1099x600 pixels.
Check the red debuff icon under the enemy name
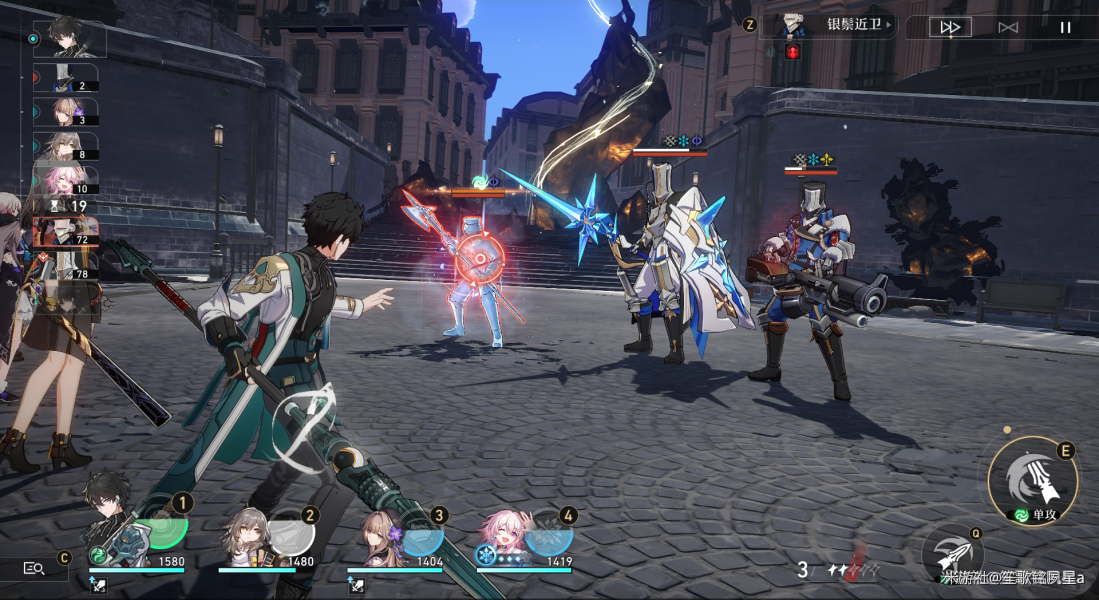click(x=793, y=51)
